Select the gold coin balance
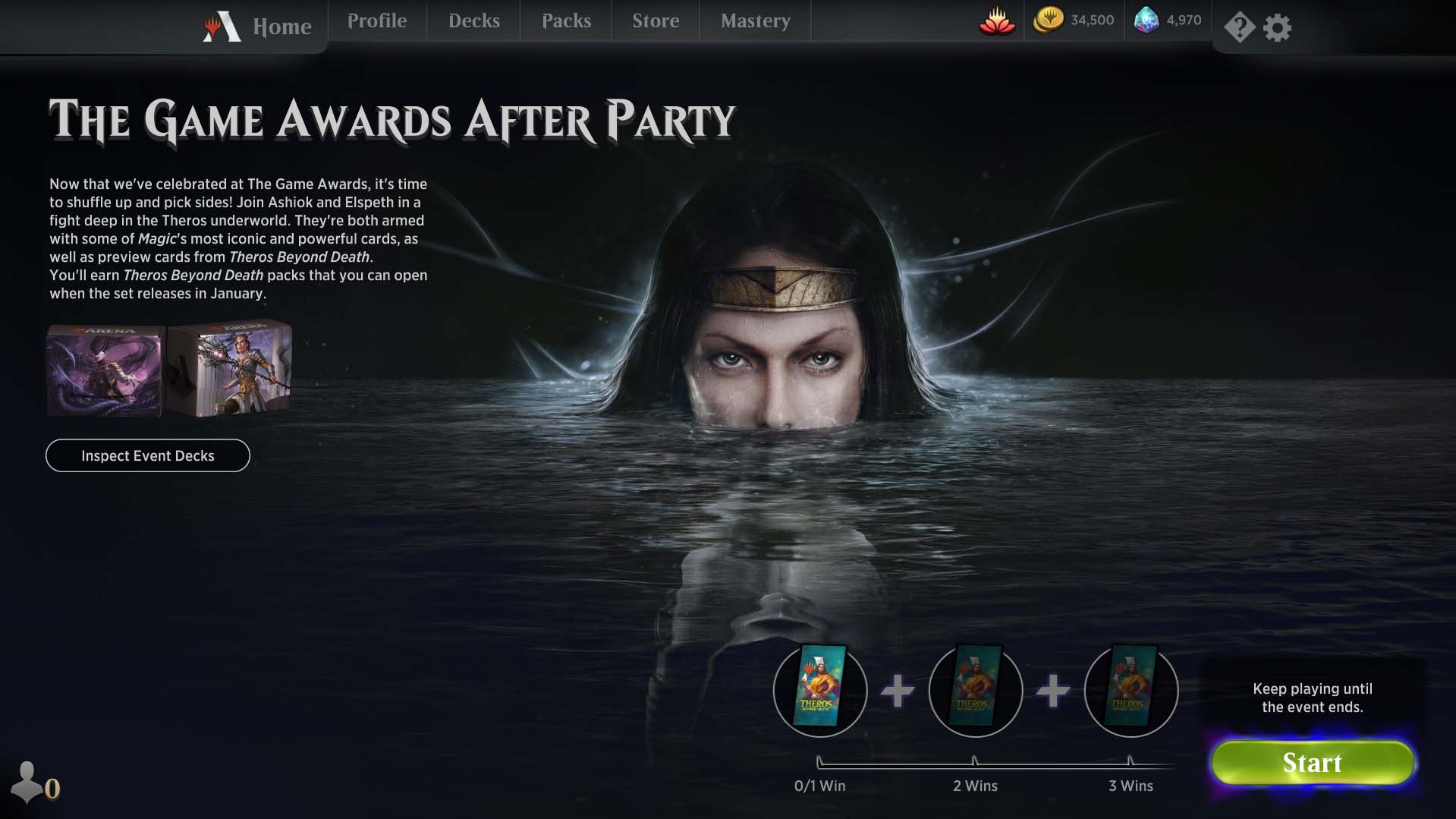1456x819 pixels. coord(1074,20)
